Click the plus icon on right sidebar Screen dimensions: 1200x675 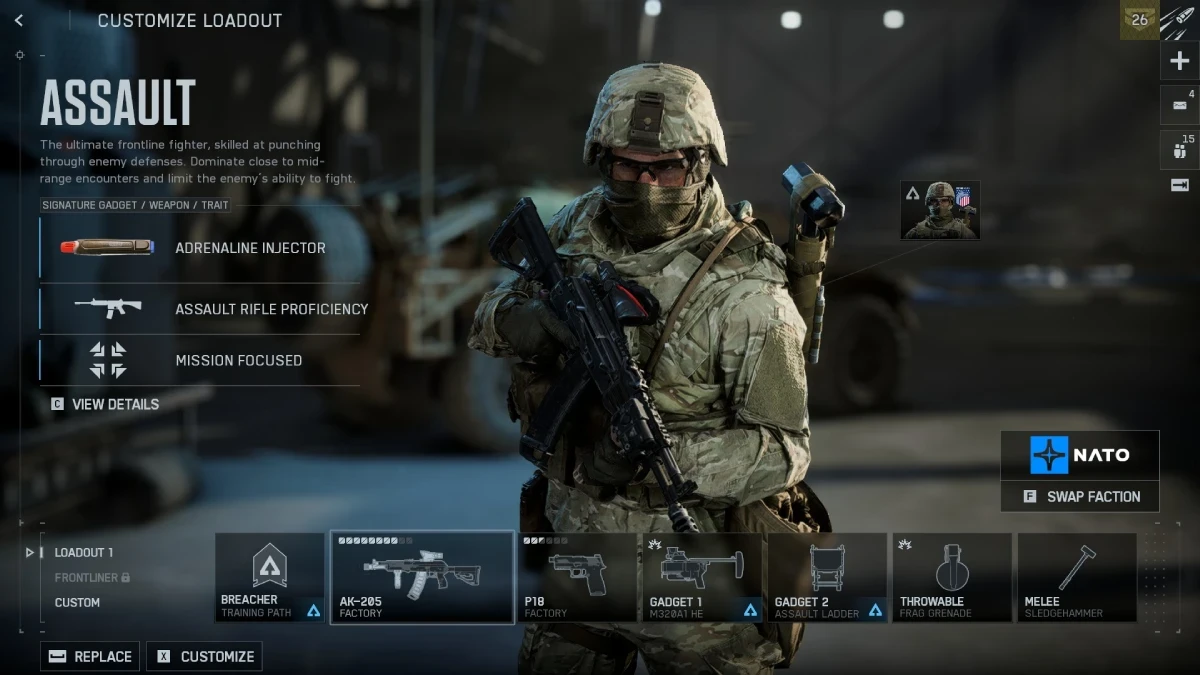[x=1179, y=61]
